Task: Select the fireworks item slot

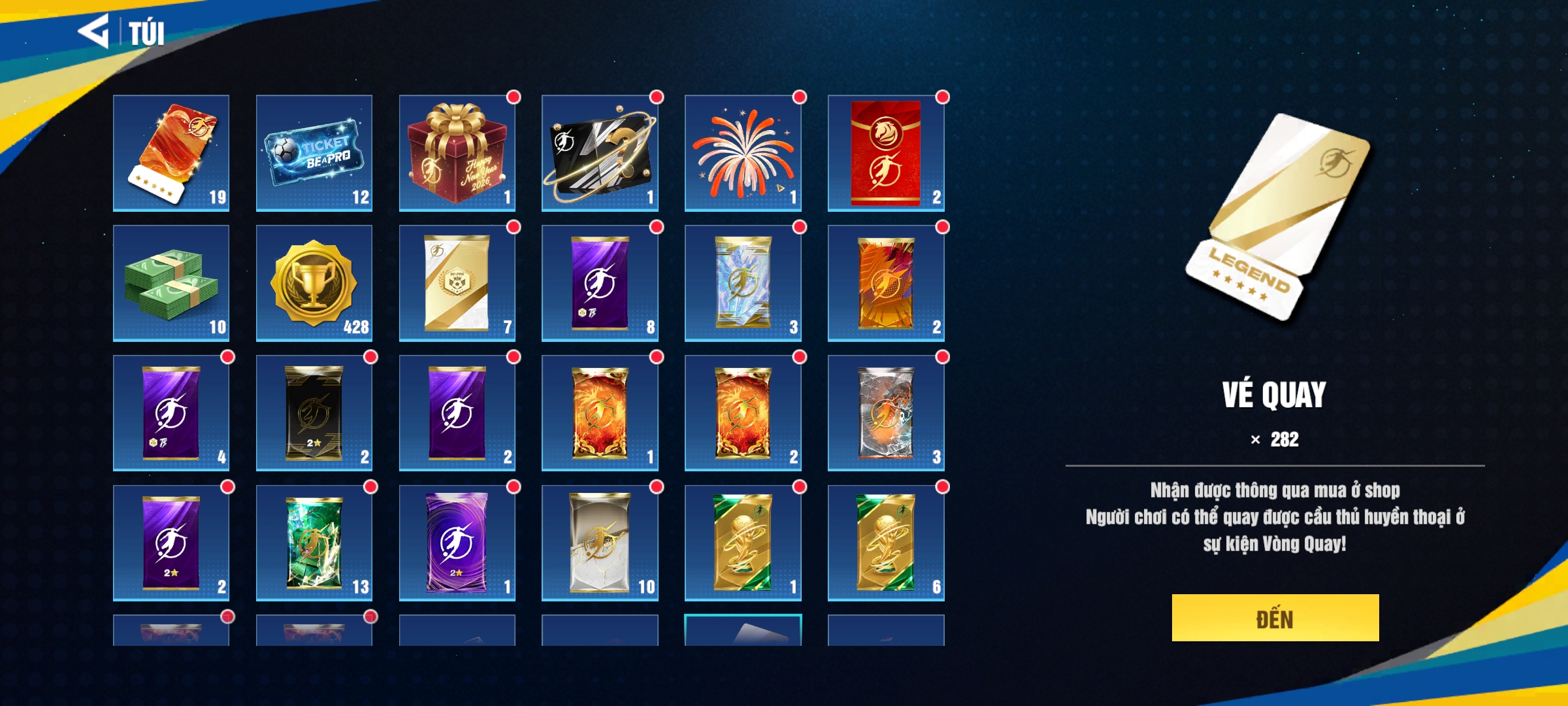Action: 743,153
